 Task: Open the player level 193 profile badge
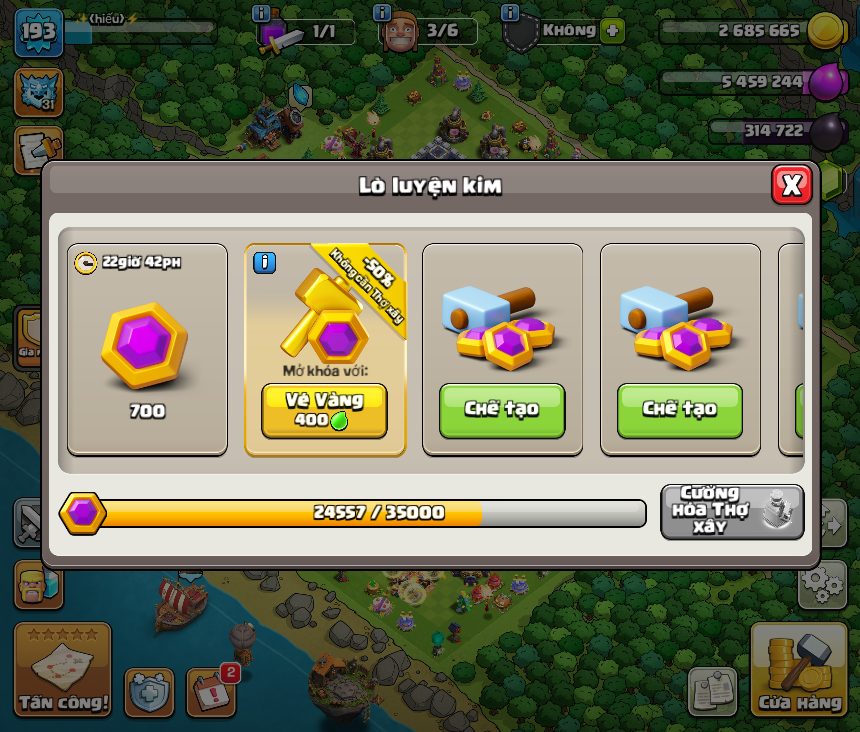click(39, 31)
